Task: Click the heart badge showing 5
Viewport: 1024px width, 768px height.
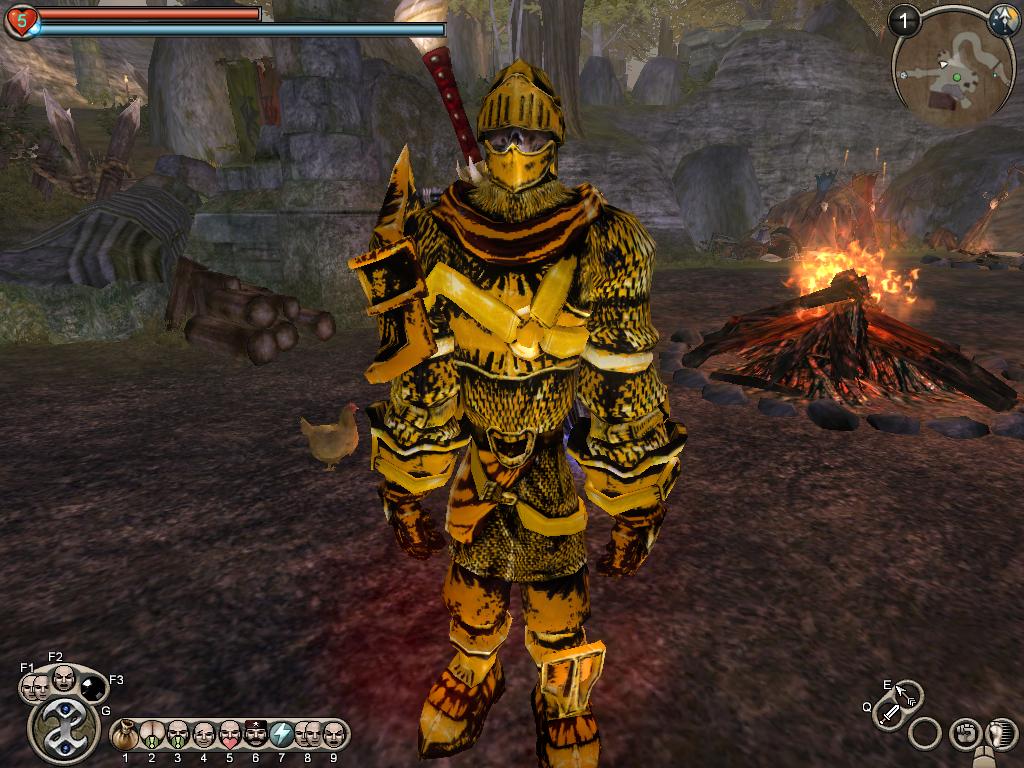Action: [21, 20]
